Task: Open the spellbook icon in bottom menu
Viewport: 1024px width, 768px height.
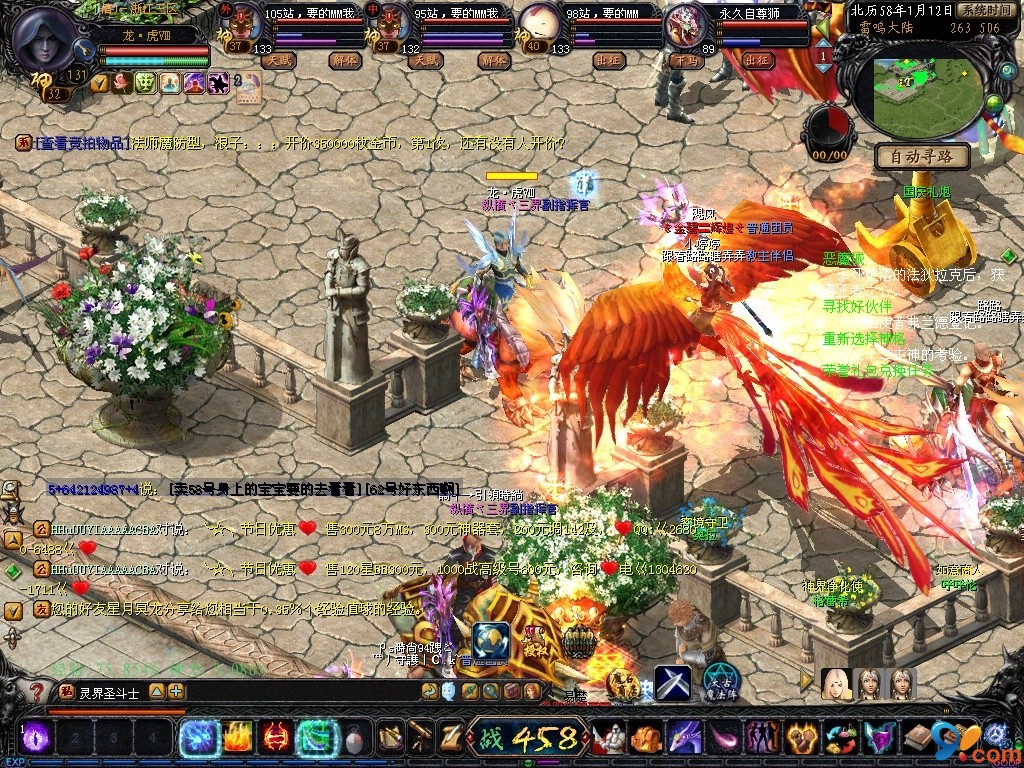Action: coord(918,738)
